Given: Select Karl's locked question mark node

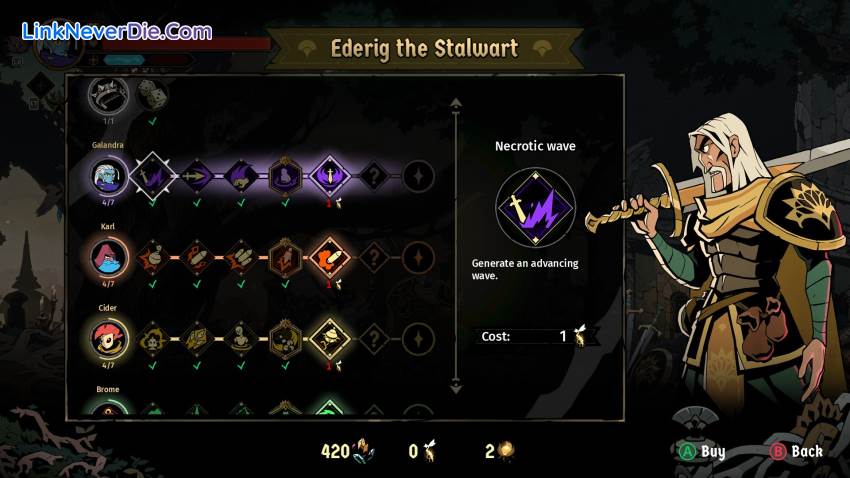Looking at the screenshot, I should 374,258.
